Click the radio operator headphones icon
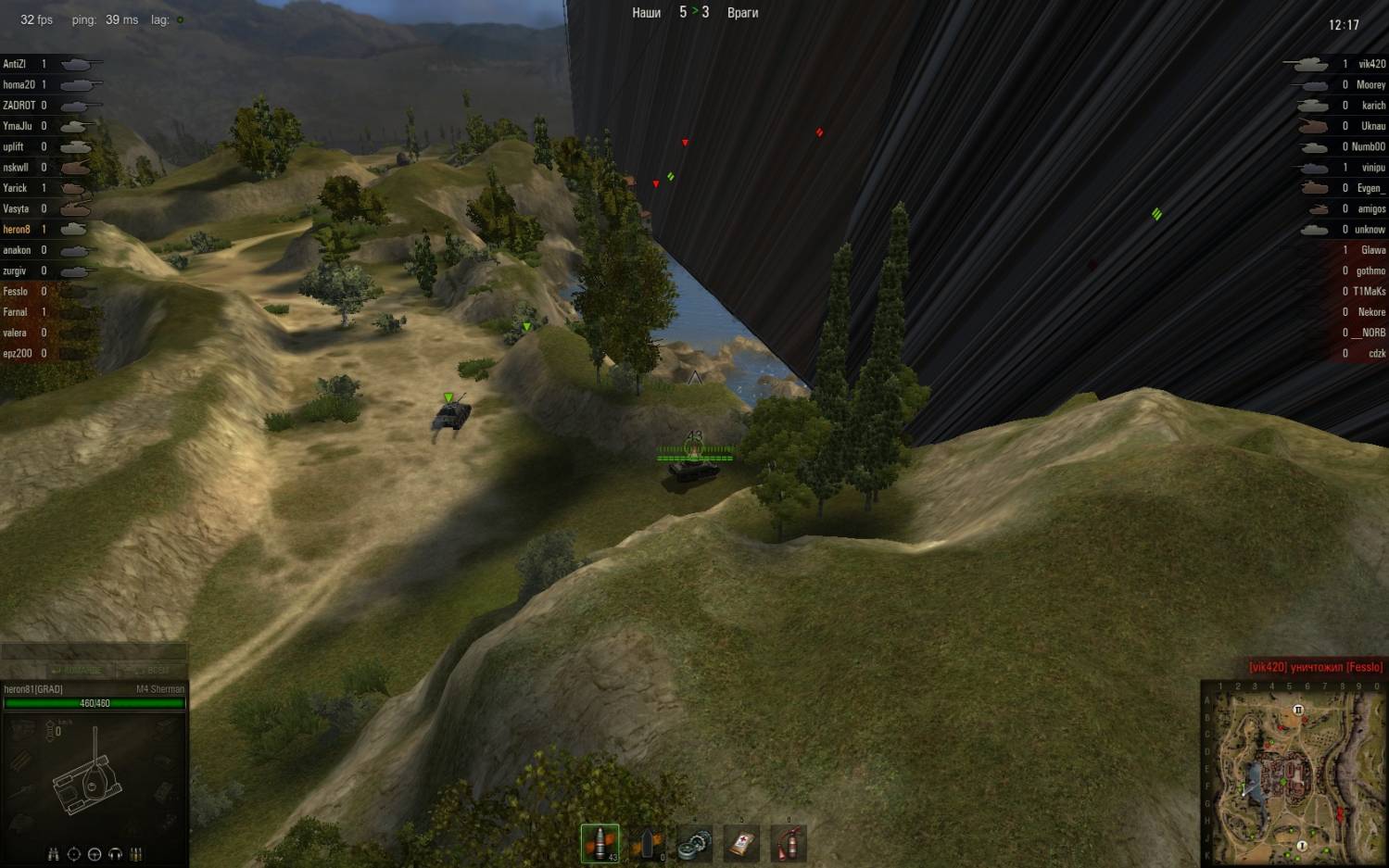Image resolution: width=1389 pixels, height=868 pixels. pos(115,854)
